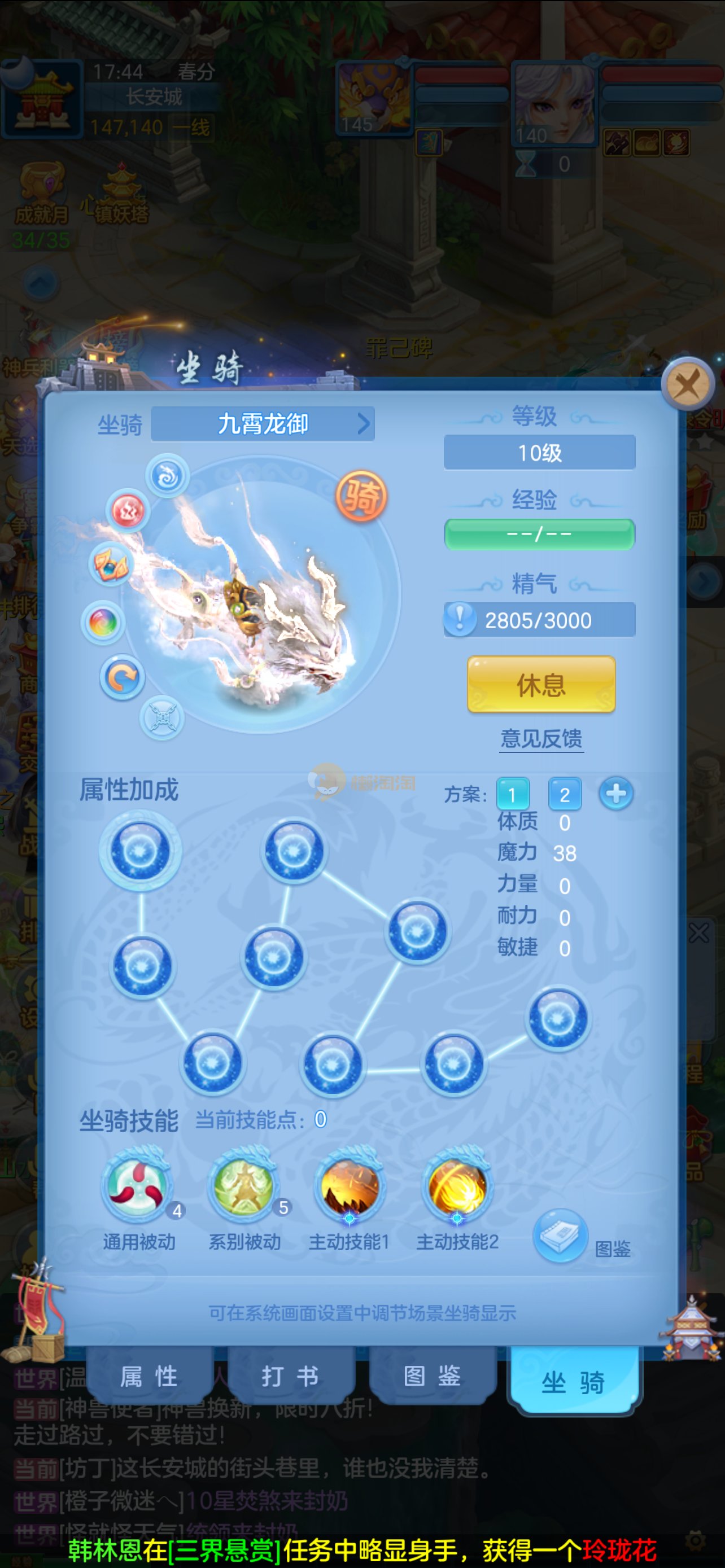Screen dimensions: 725x1568
Task: Click the yellow 休息 button
Action: tap(540, 684)
